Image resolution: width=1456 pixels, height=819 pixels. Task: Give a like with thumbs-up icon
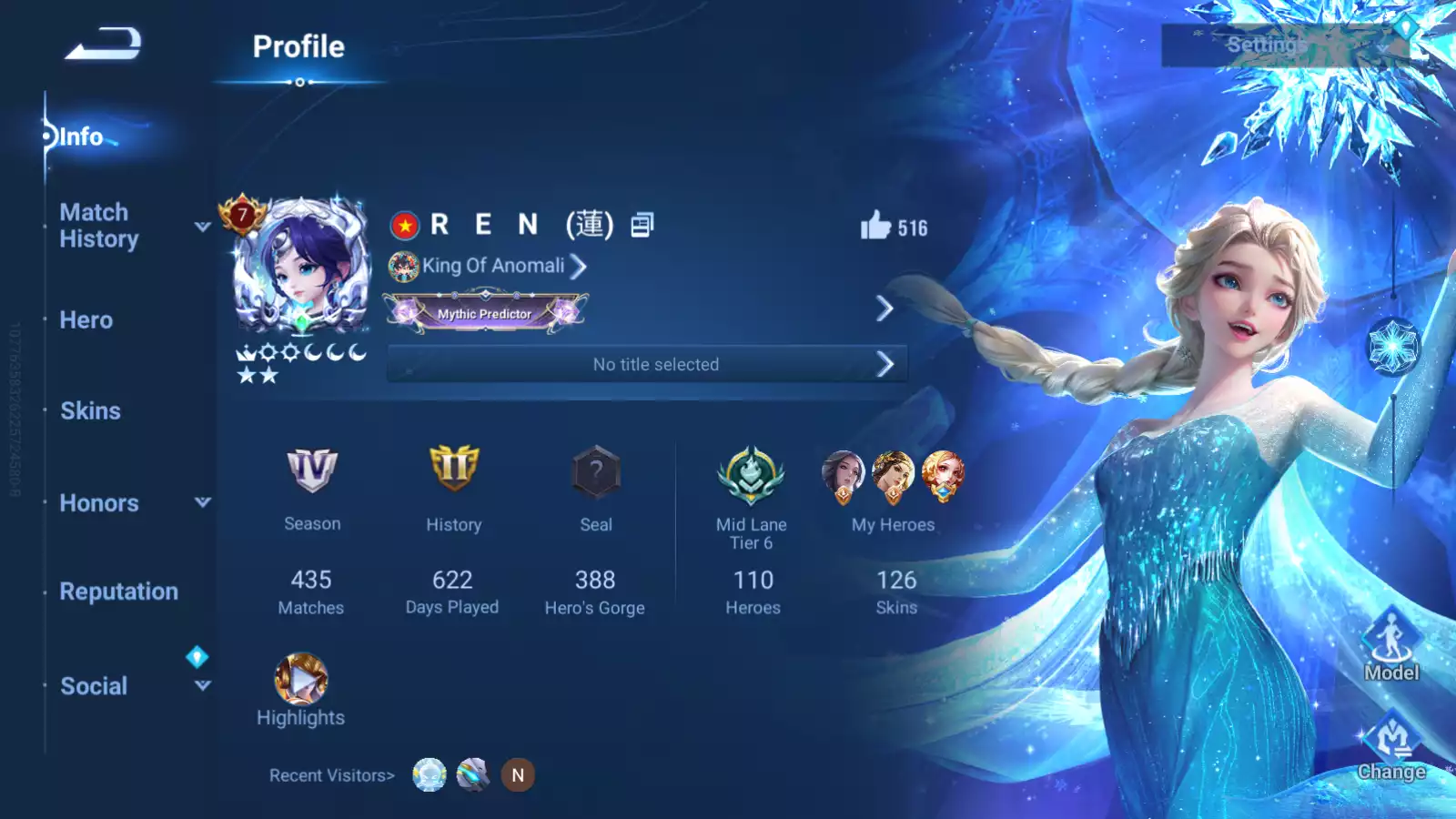[876, 226]
